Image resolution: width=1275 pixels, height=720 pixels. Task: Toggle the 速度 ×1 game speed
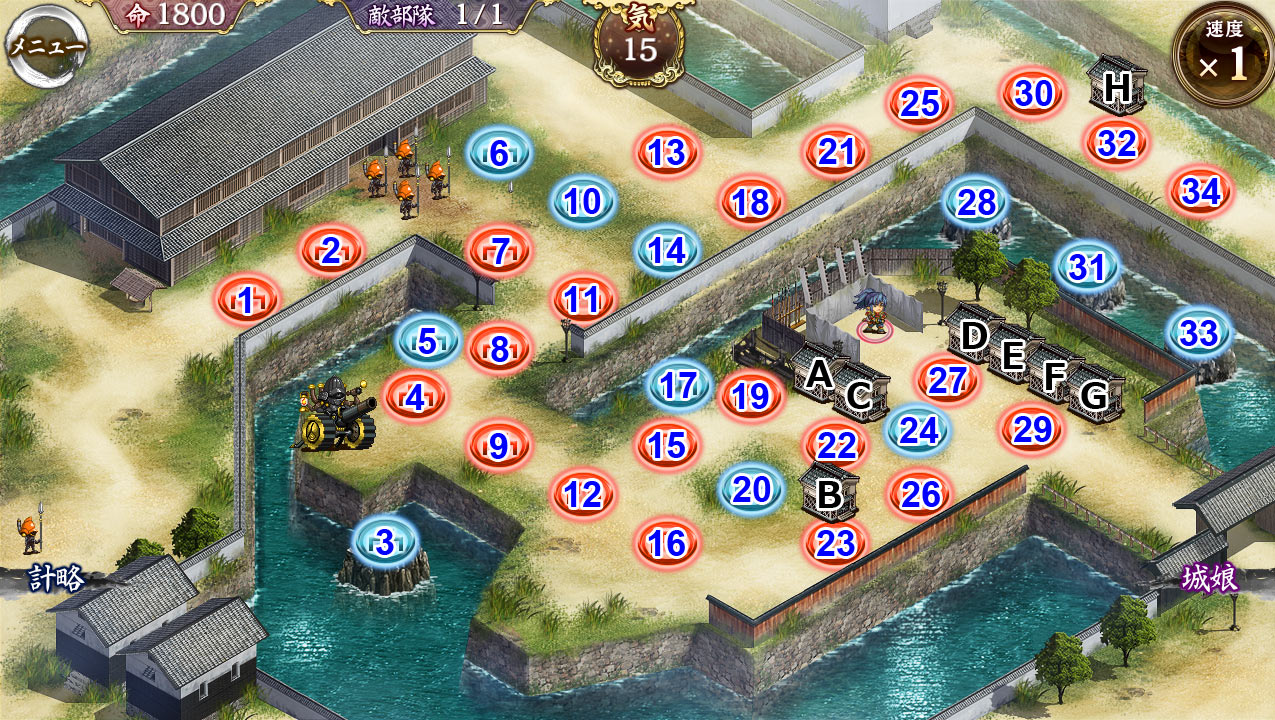(1223, 57)
